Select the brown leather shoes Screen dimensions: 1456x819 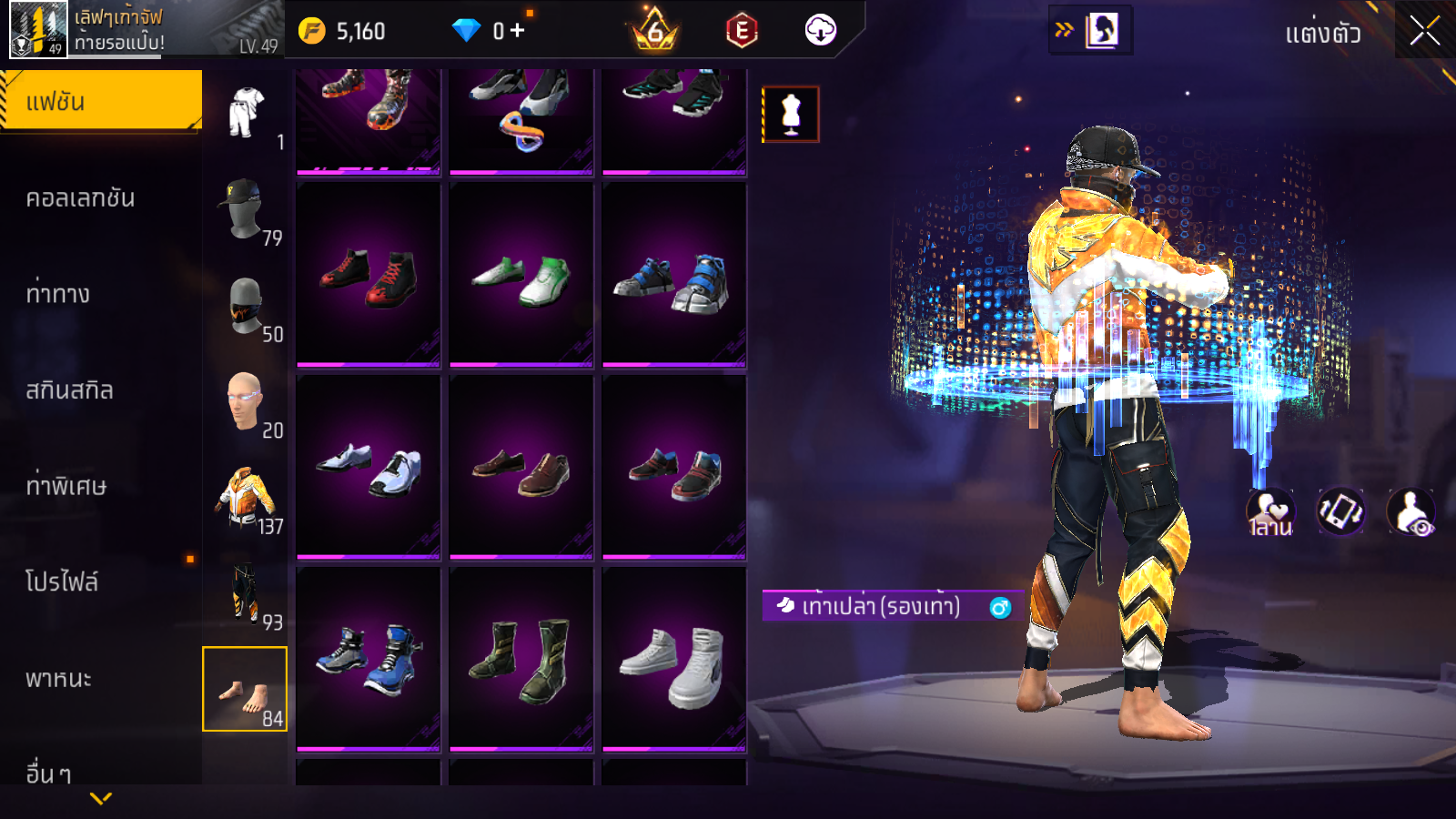[x=521, y=468]
